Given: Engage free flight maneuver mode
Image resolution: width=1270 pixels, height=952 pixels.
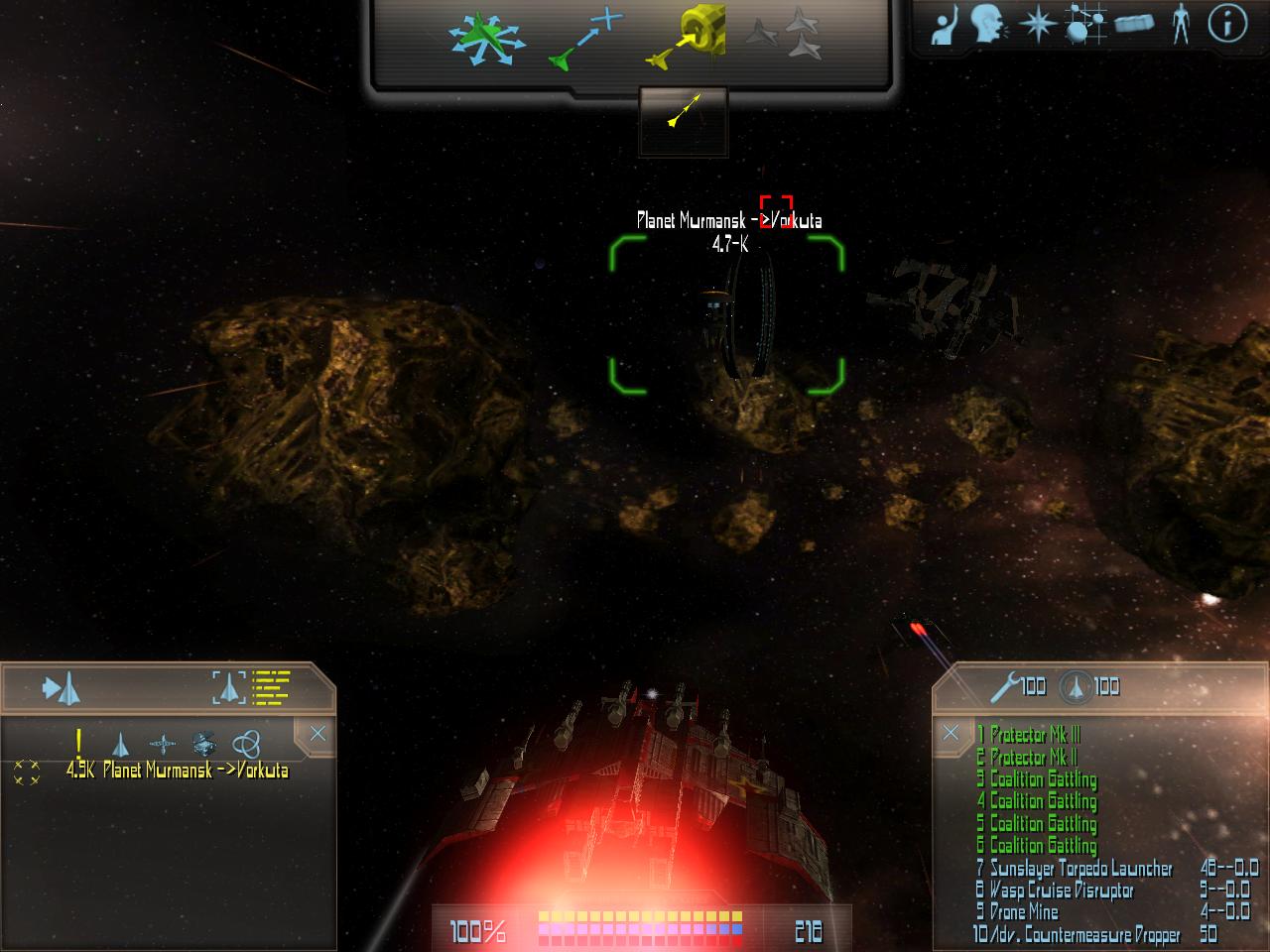Looking at the screenshot, I should click(x=482, y=40).
